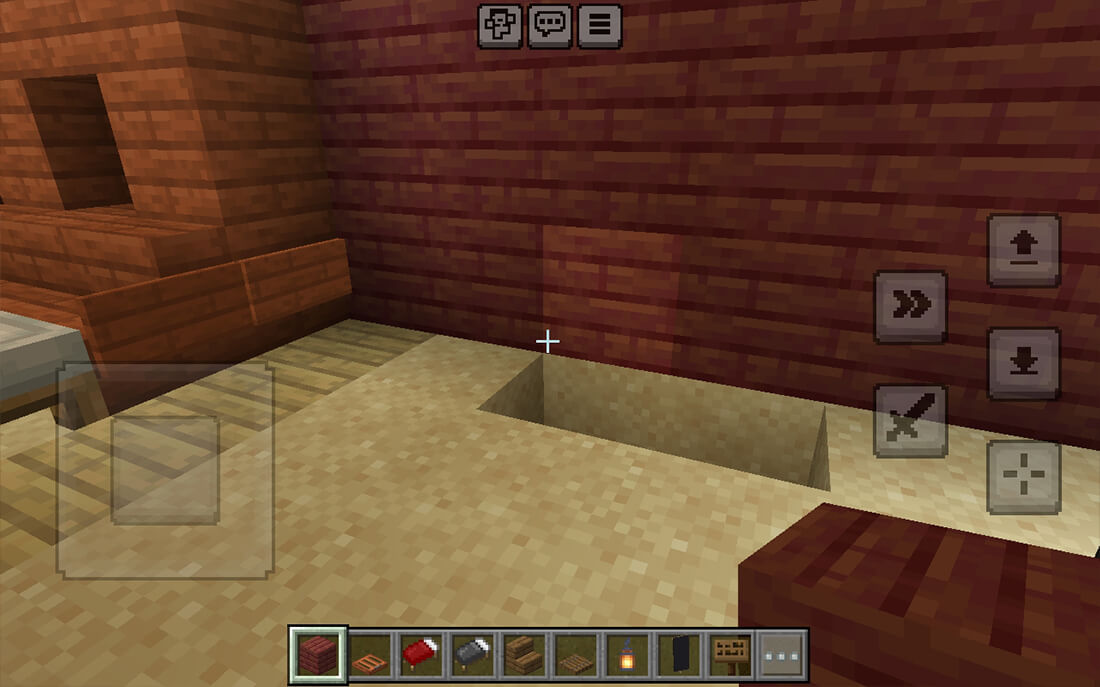
Task: Select the wooden sign hotbar slot
Action: click(x=732, y=656)
